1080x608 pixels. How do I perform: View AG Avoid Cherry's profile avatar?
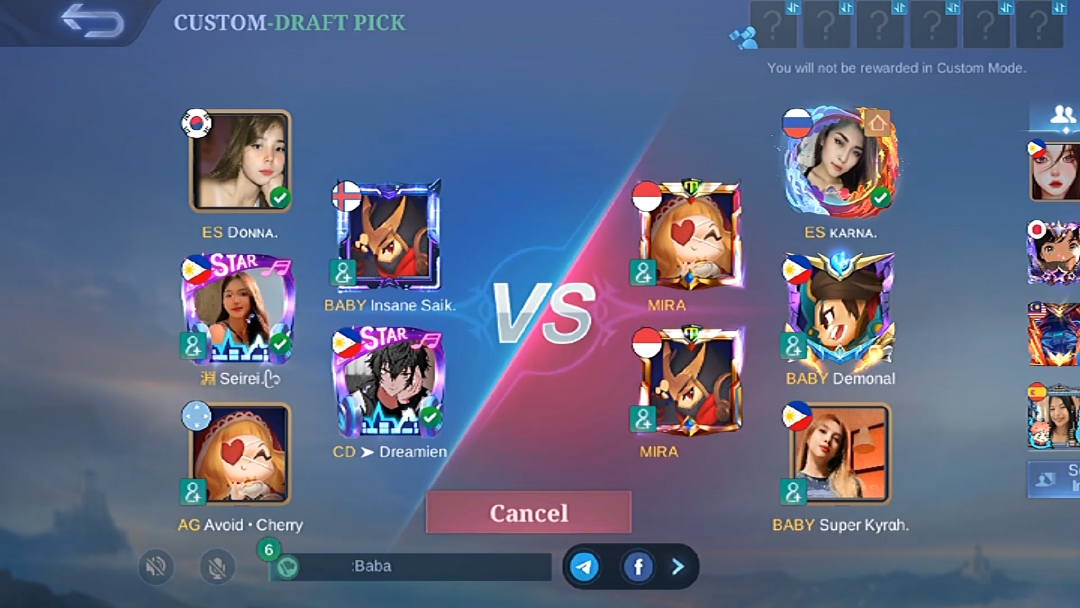tap(240, 454)
